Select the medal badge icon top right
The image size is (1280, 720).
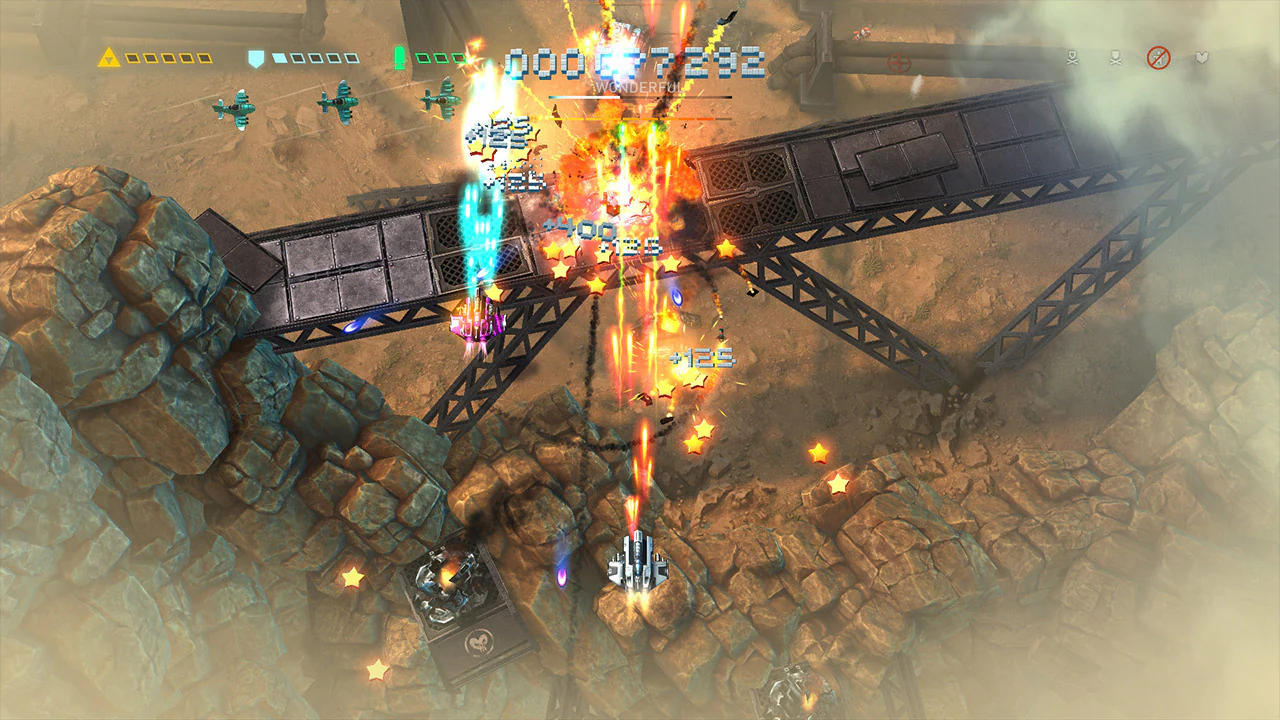(1202, 57)
